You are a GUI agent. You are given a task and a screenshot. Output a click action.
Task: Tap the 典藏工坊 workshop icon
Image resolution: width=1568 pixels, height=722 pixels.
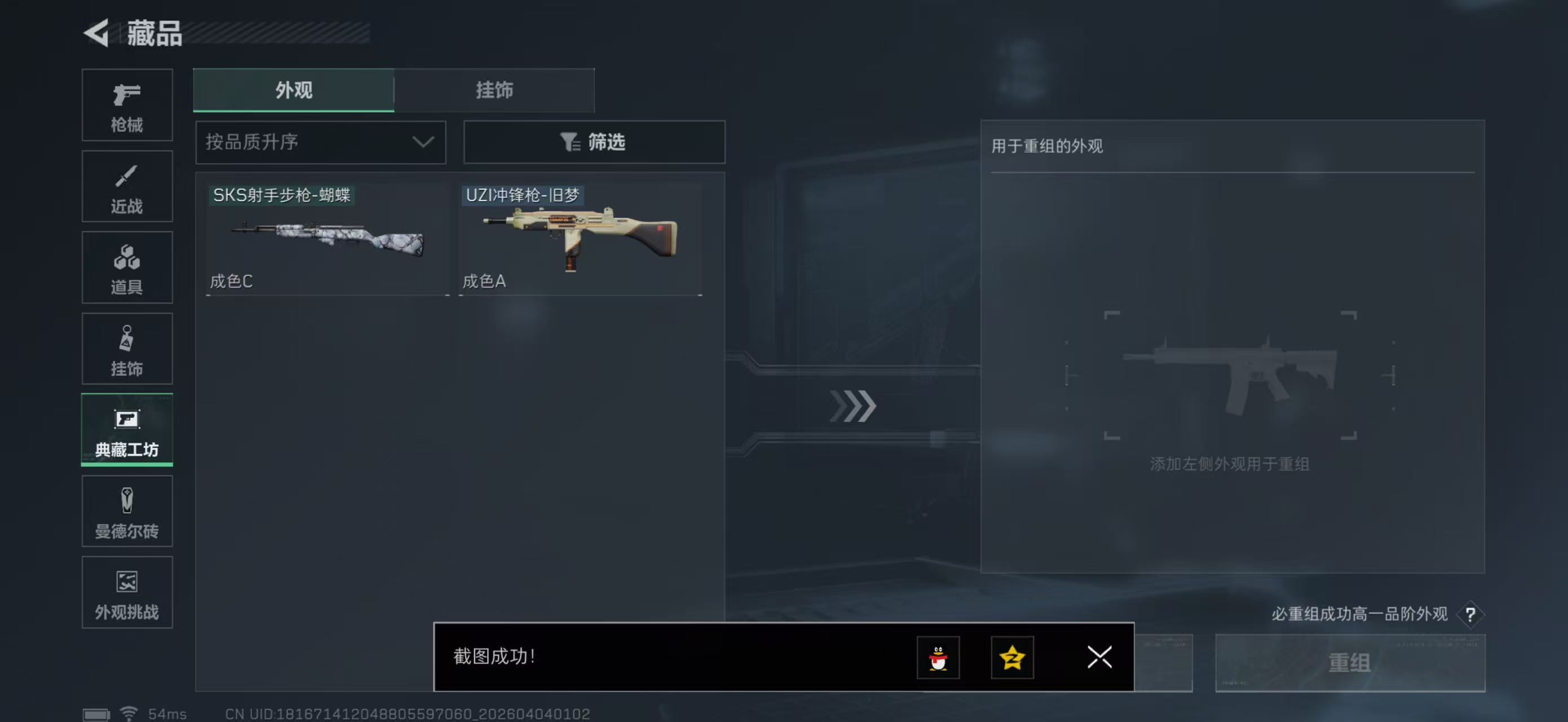point(126,430)
